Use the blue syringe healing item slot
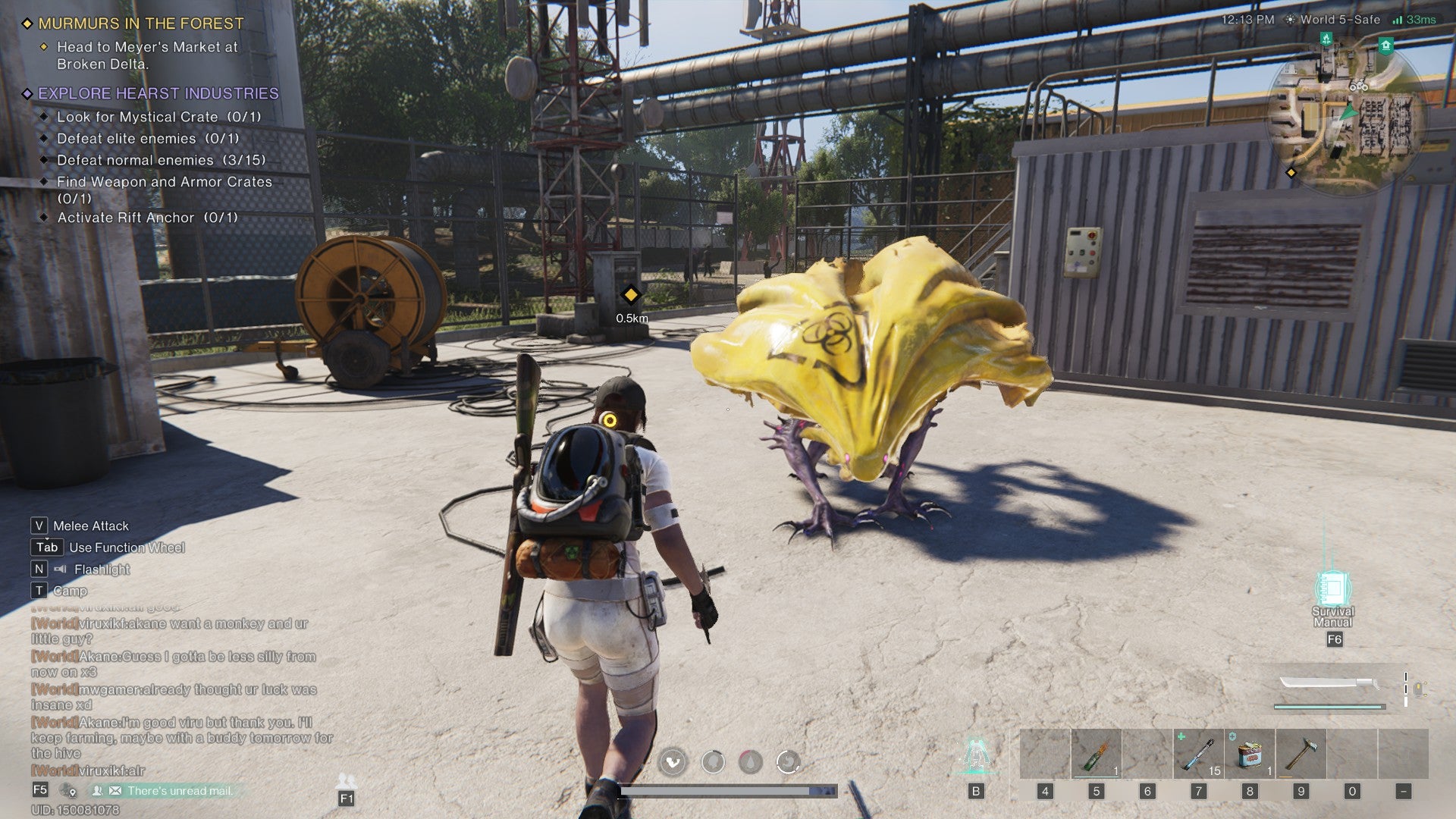Screen dimensions: 1456x819 click(1198, 755)
